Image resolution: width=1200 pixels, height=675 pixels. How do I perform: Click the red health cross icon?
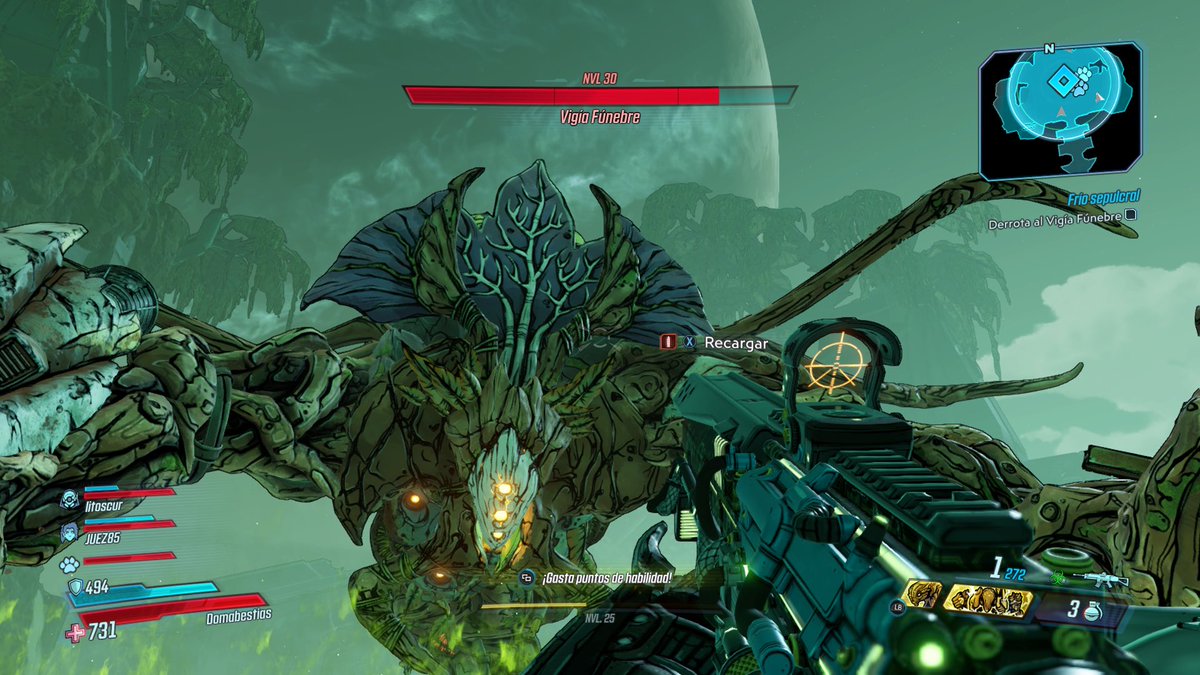click(x=75, y=630)
